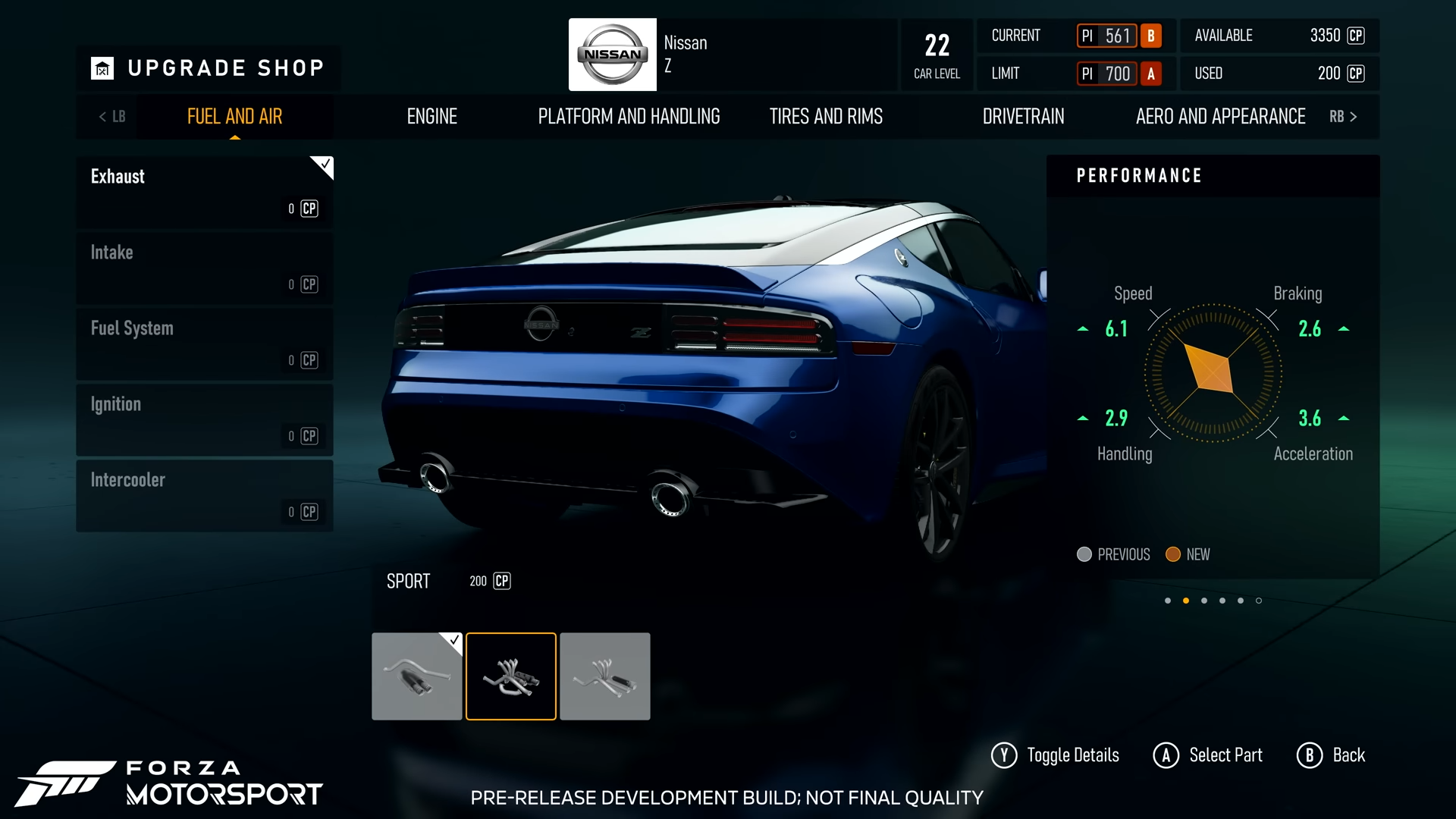Choose the third exhaust part thumbnail
Screen dimensions: 1456x819
[604, 676]
